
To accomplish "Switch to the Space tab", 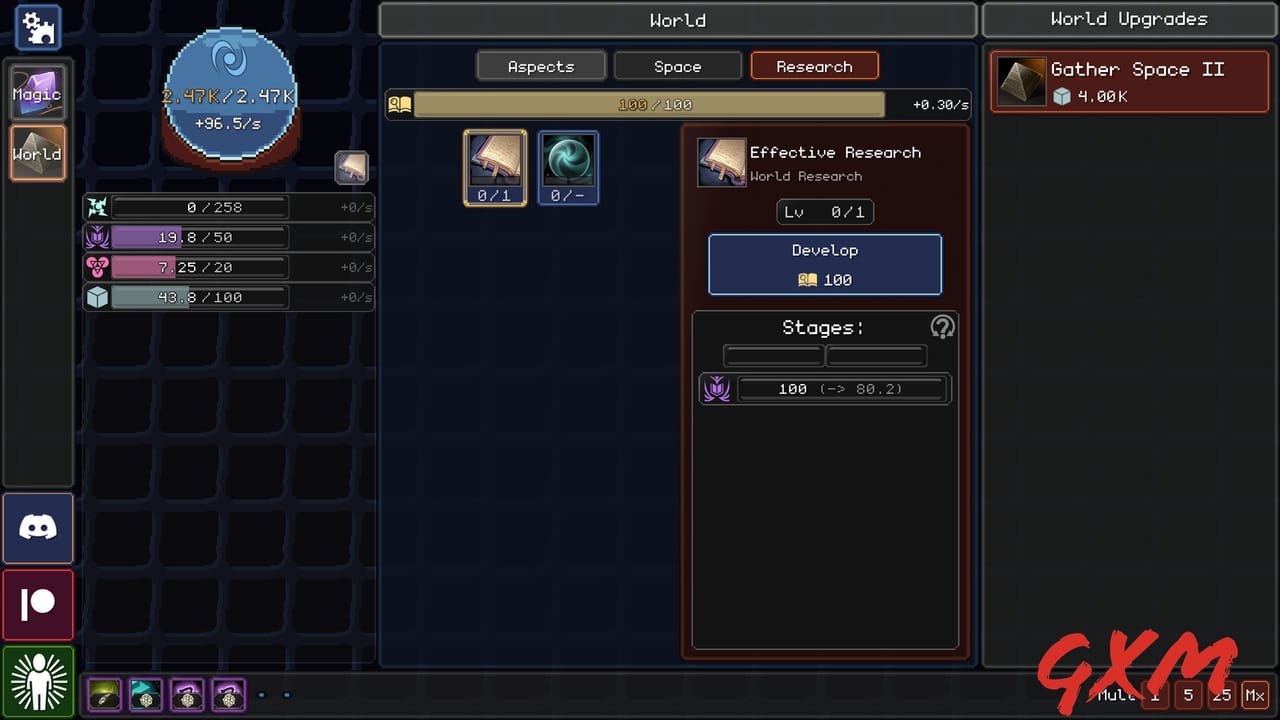I will pos(677,66).
